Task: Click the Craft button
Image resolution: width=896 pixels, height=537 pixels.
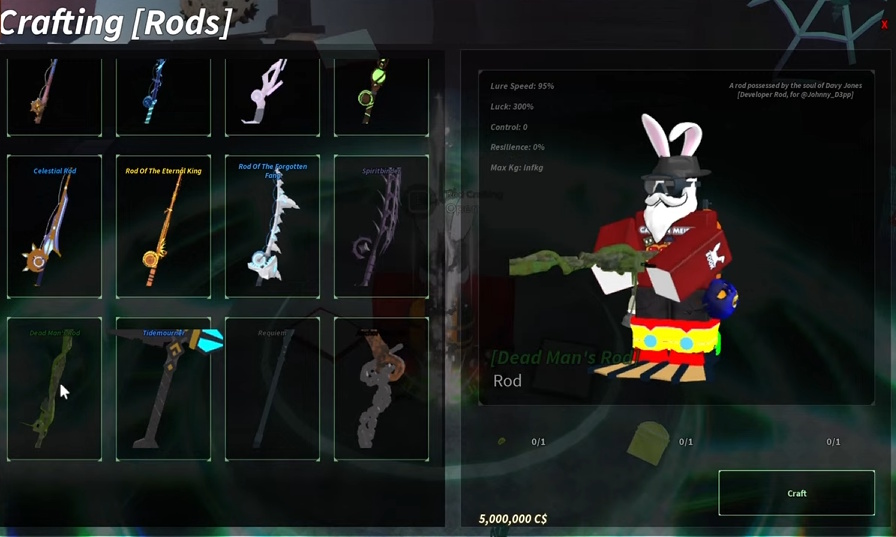Action: [796, 493]
